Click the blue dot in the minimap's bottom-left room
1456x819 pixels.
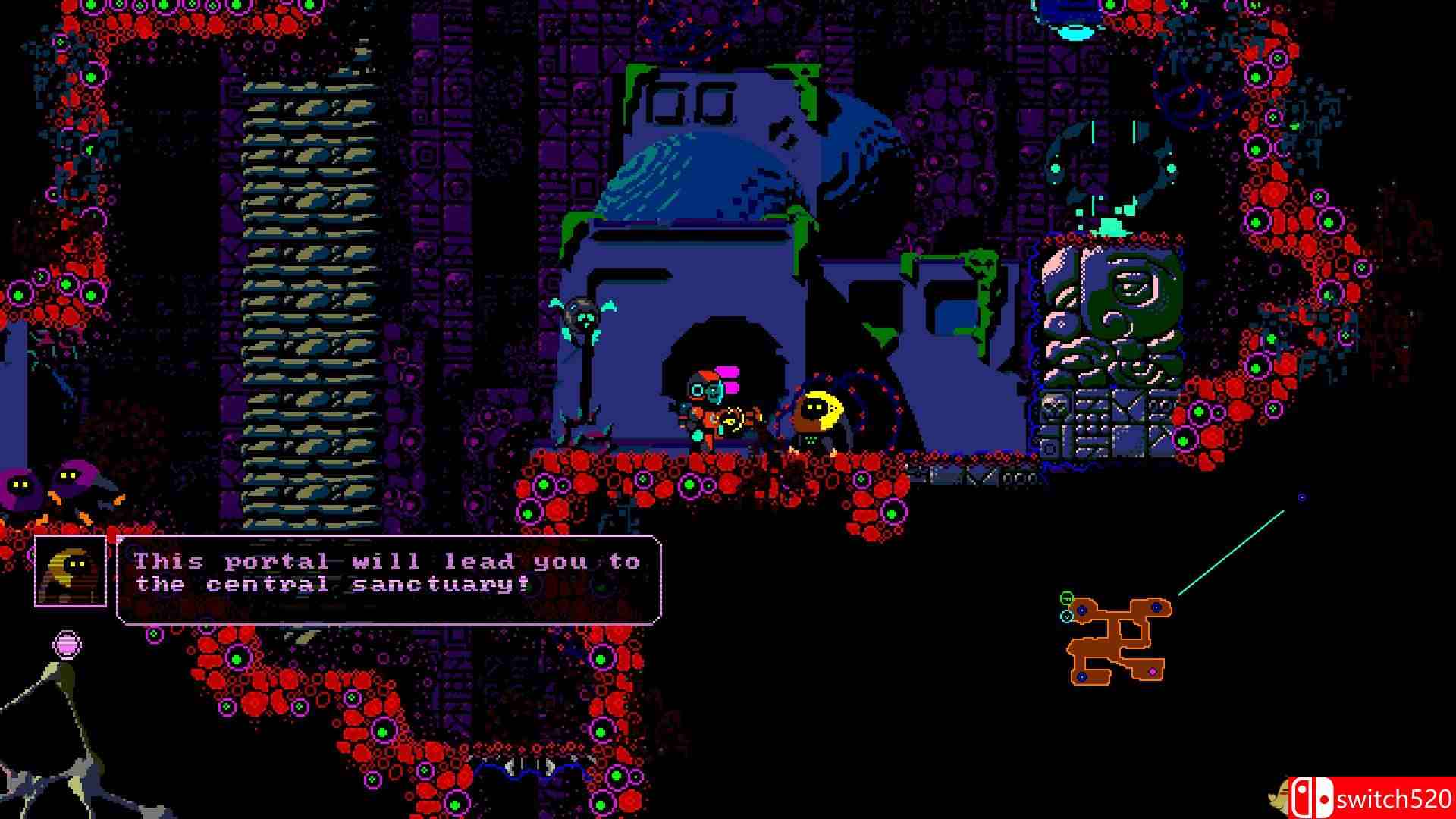coord(1082,677)
